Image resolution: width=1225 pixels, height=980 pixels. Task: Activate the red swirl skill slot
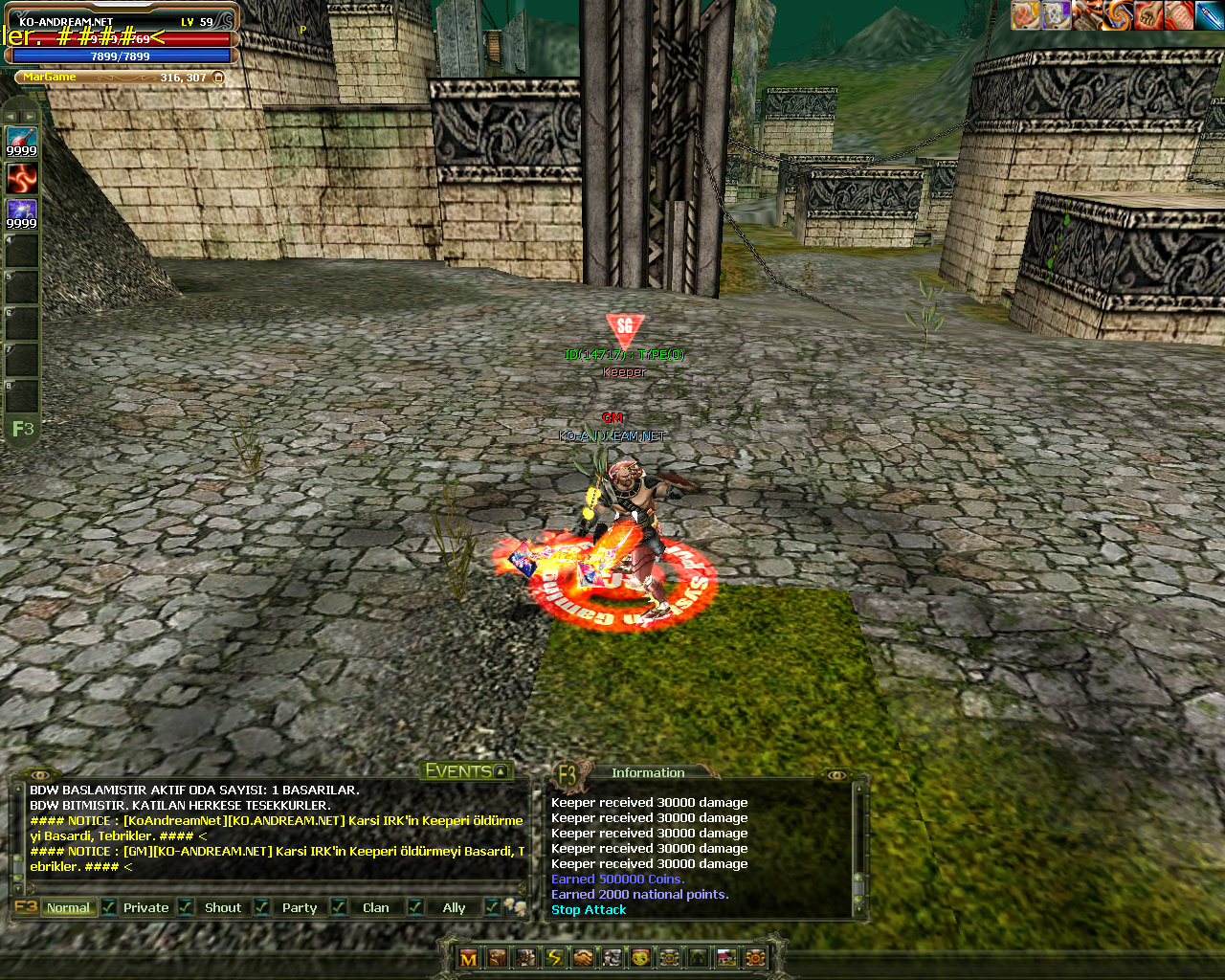pyautogui.click(x=21, y=177)
